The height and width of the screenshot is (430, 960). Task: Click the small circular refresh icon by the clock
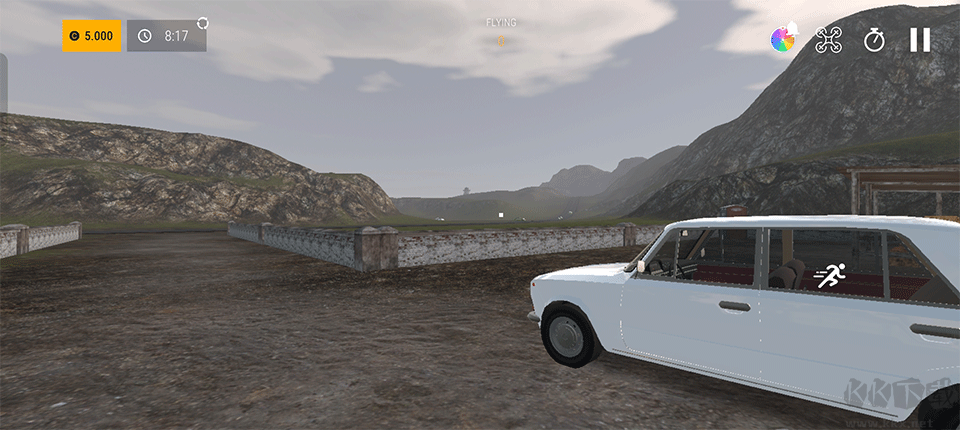[203, 22]
